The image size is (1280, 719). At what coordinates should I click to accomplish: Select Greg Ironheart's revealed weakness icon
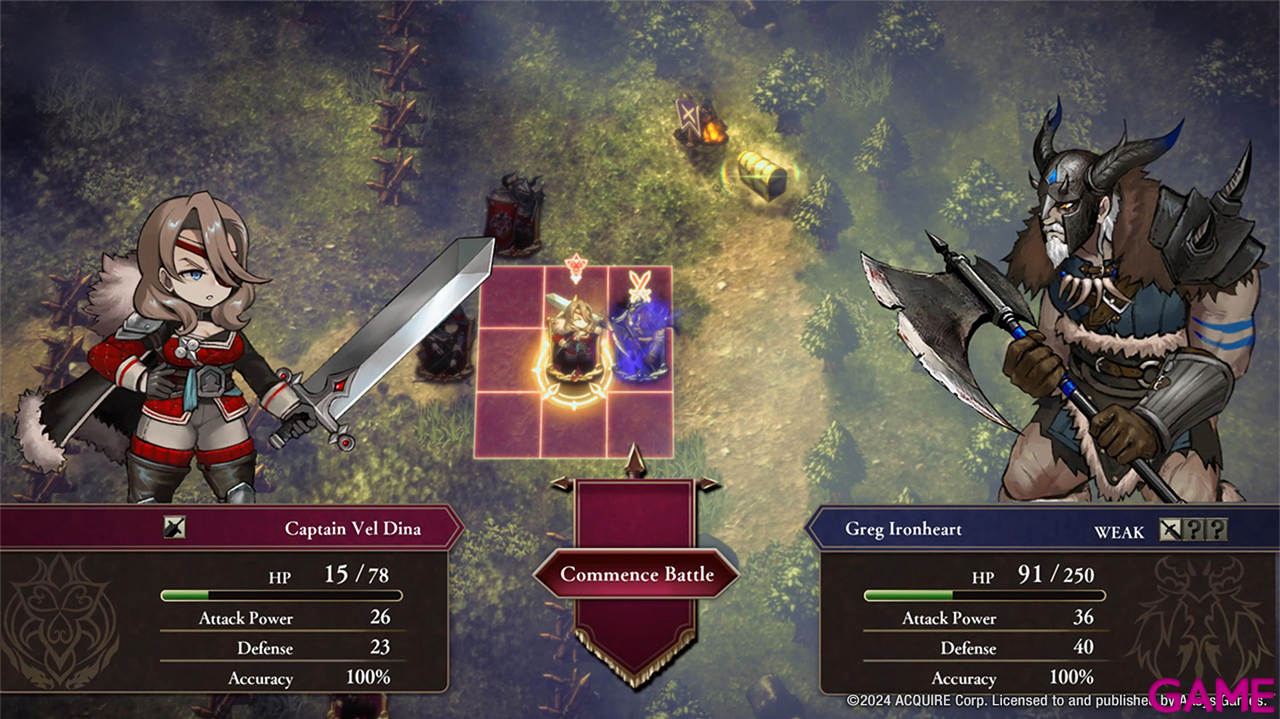coord(1170,530)
